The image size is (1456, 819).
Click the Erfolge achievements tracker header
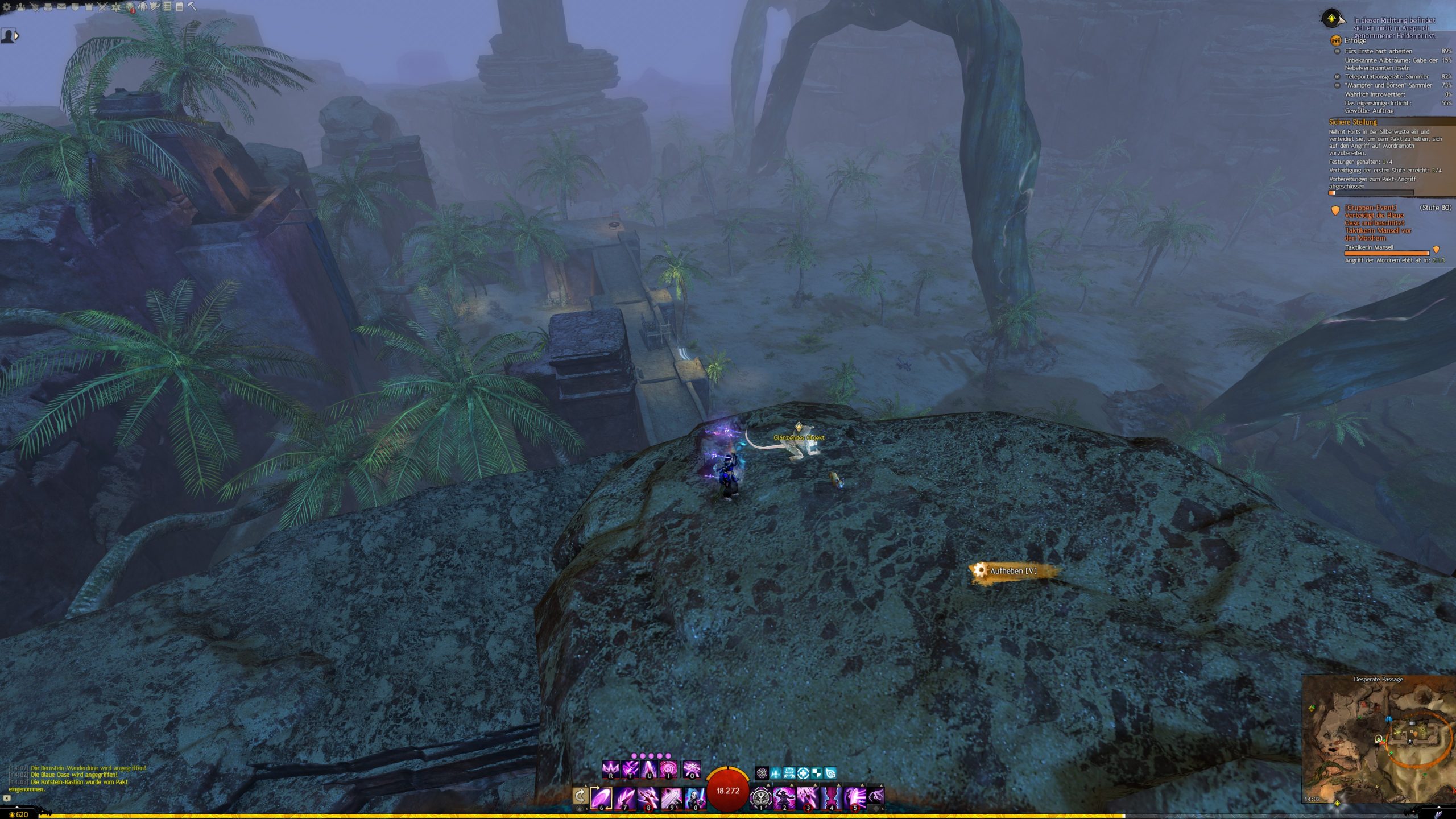pyautogui.click(x=1355, y=40)
